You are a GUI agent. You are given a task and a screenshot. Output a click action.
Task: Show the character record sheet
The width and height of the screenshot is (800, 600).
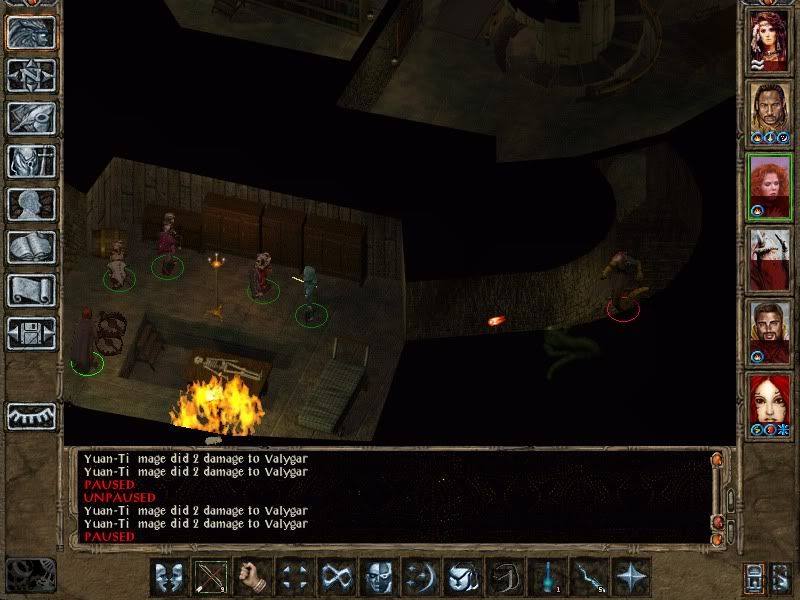point(31,204)
